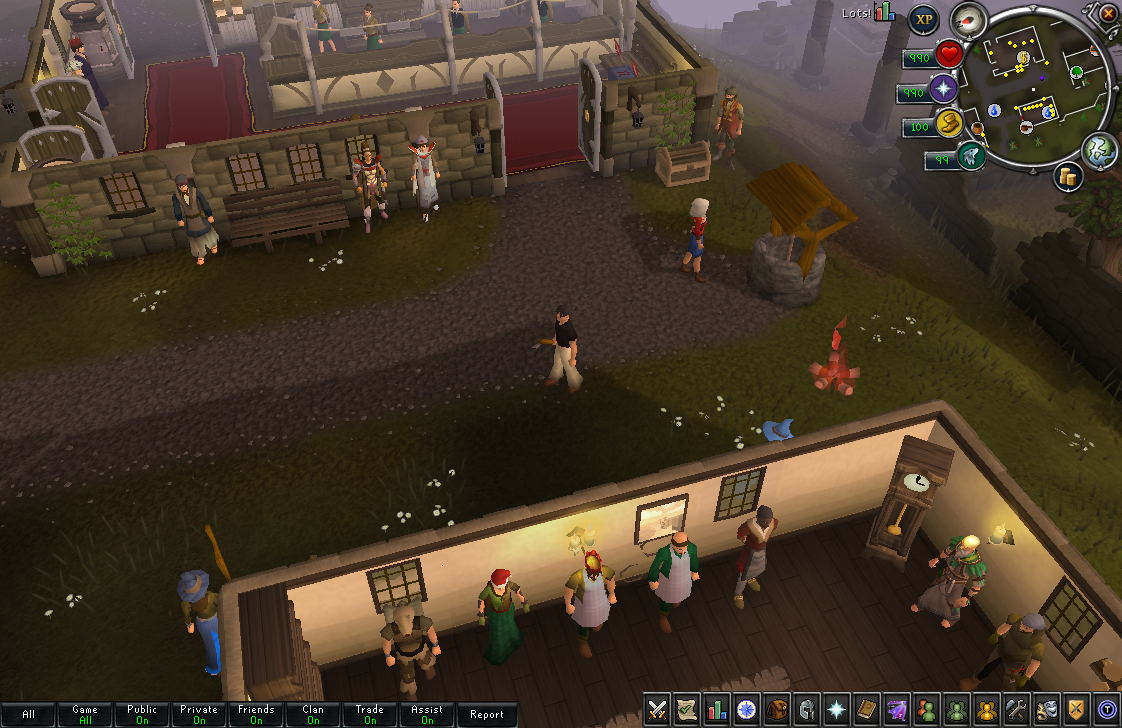The image size is (1122, 728).
Task: Open the backpack inventory tab
Action: click(777, 710)
